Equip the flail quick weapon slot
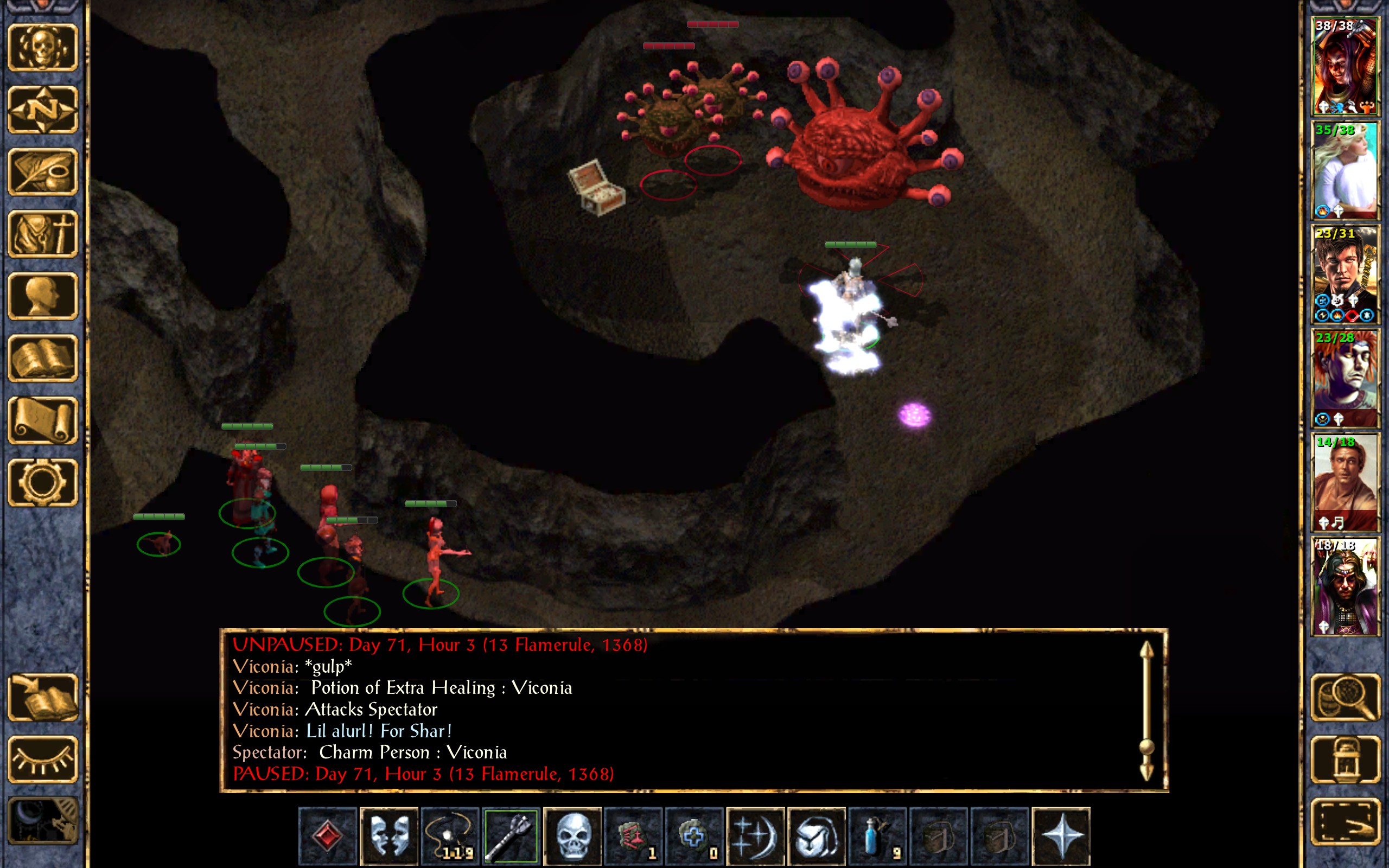 coord(511,836)
